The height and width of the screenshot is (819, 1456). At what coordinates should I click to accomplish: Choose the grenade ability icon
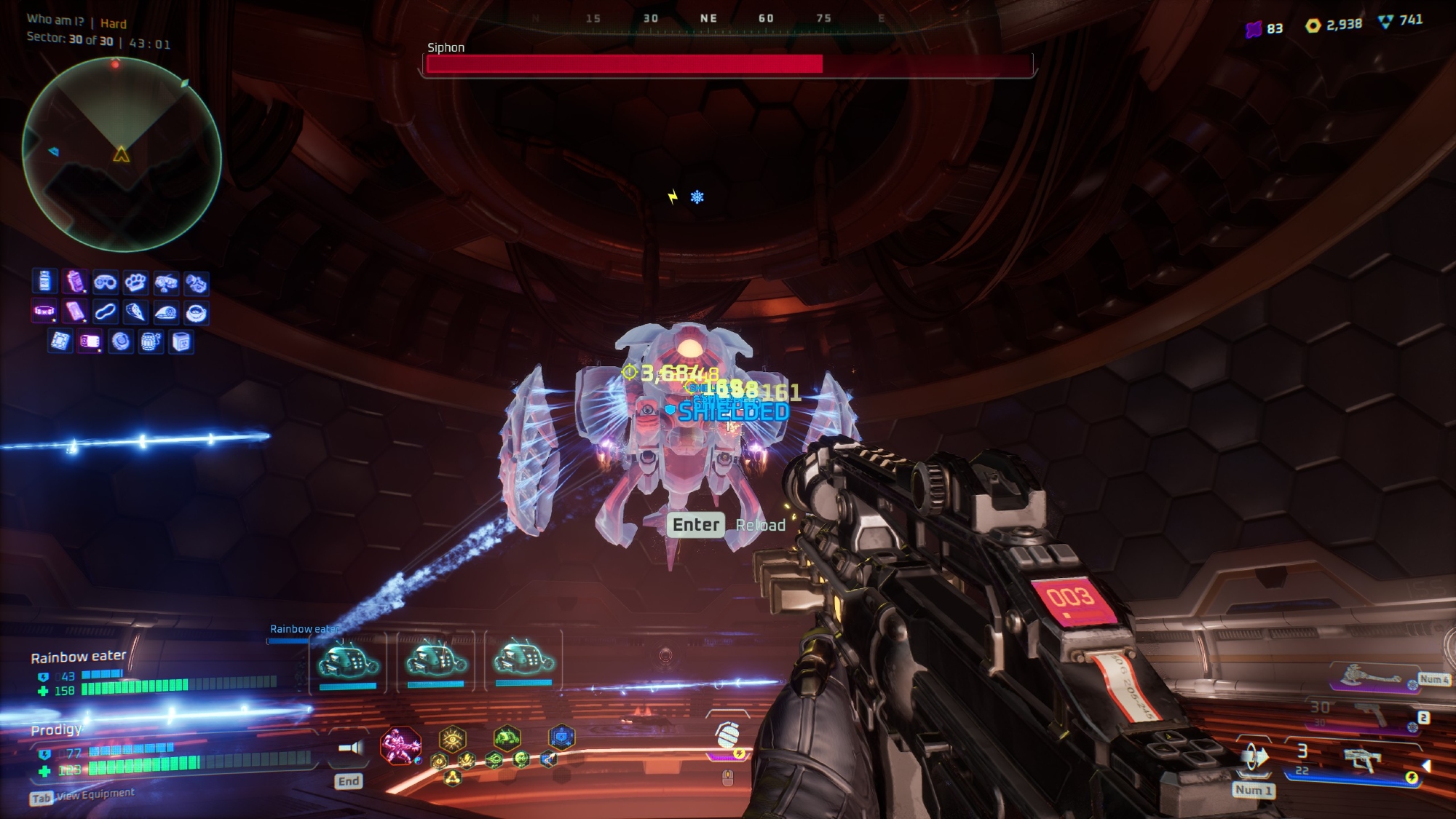727,736
